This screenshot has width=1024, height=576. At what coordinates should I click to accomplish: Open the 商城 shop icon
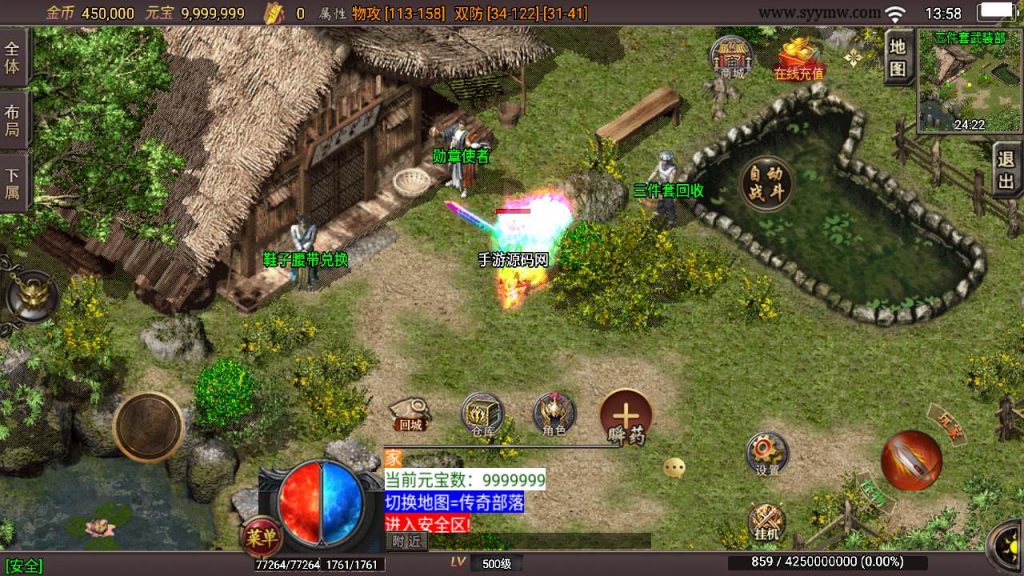click(x=731, y=56)
